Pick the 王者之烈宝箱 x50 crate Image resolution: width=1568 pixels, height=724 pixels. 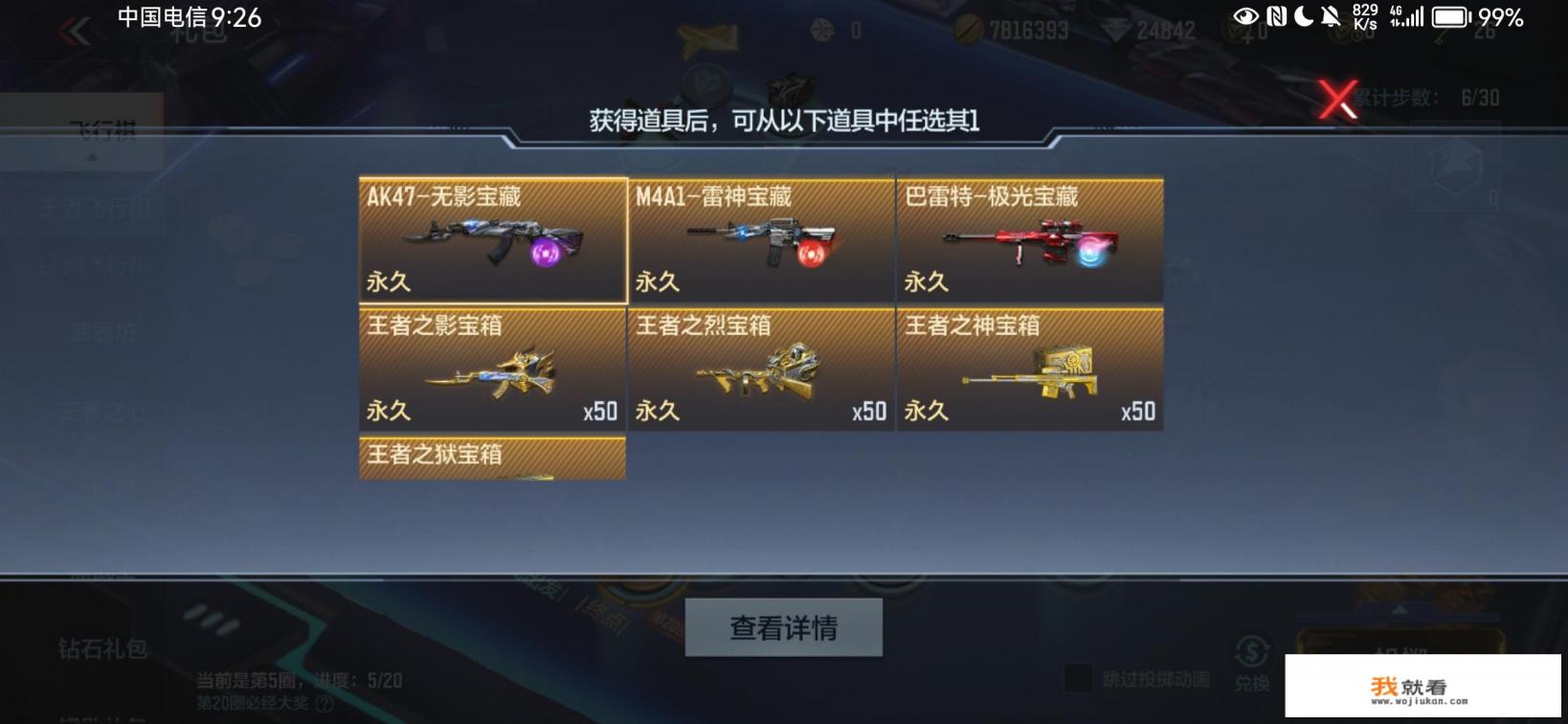[761, 371]
